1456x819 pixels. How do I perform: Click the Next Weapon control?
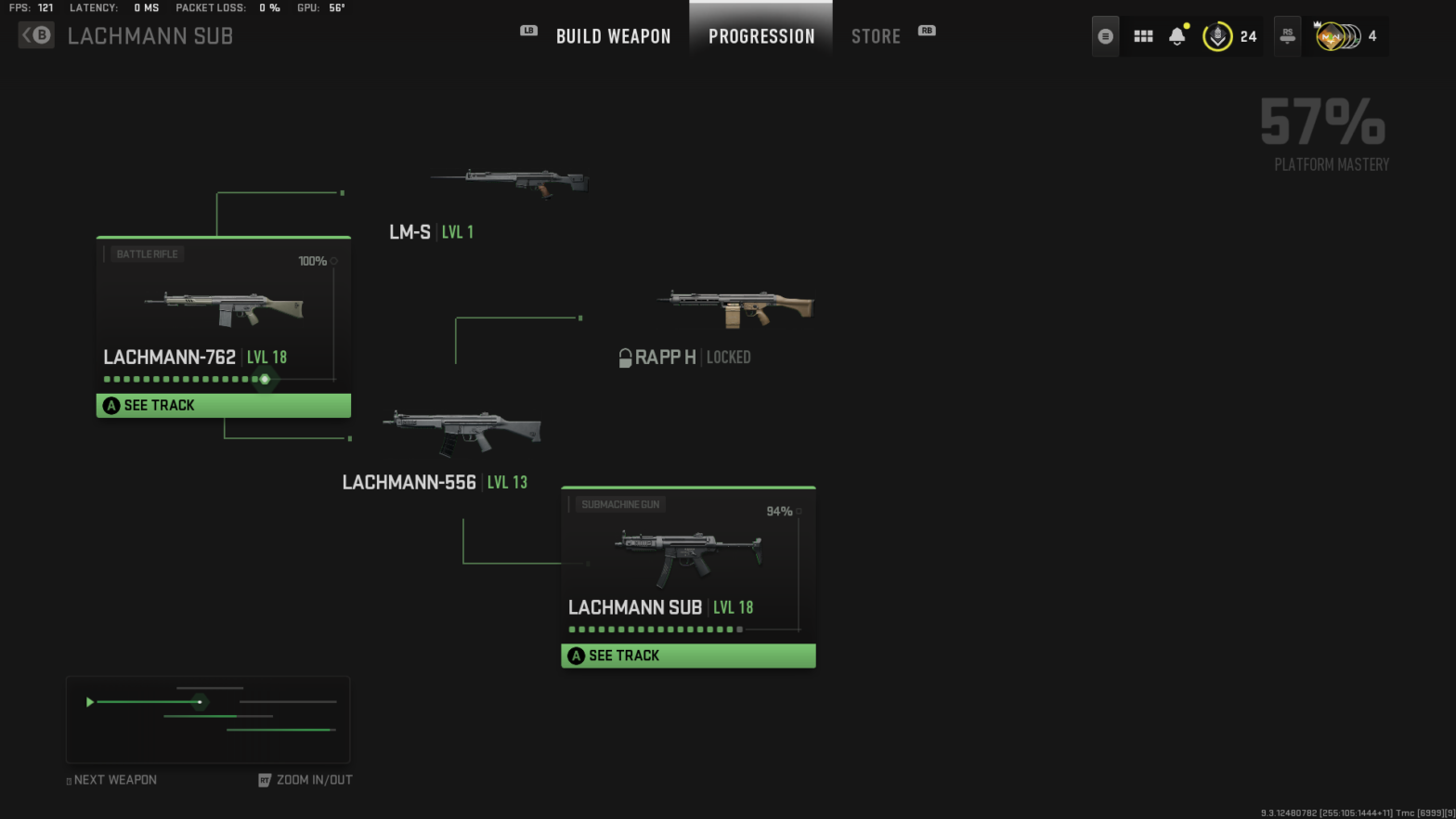111,780
